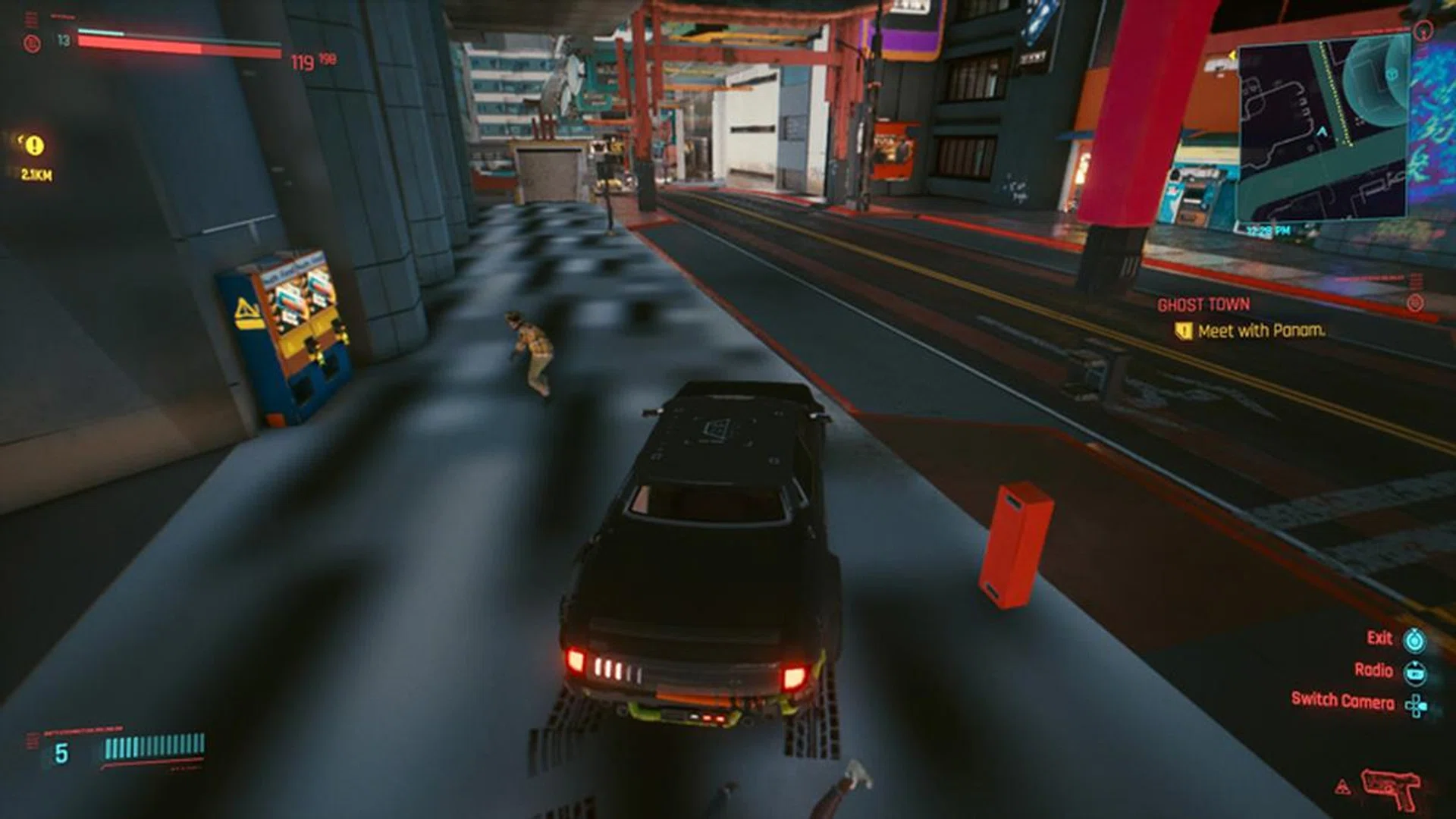This screenshot has width=1456, height=819.
Task: Click the red circular emblem beside level 13
Action: click(x=31, y=42)
